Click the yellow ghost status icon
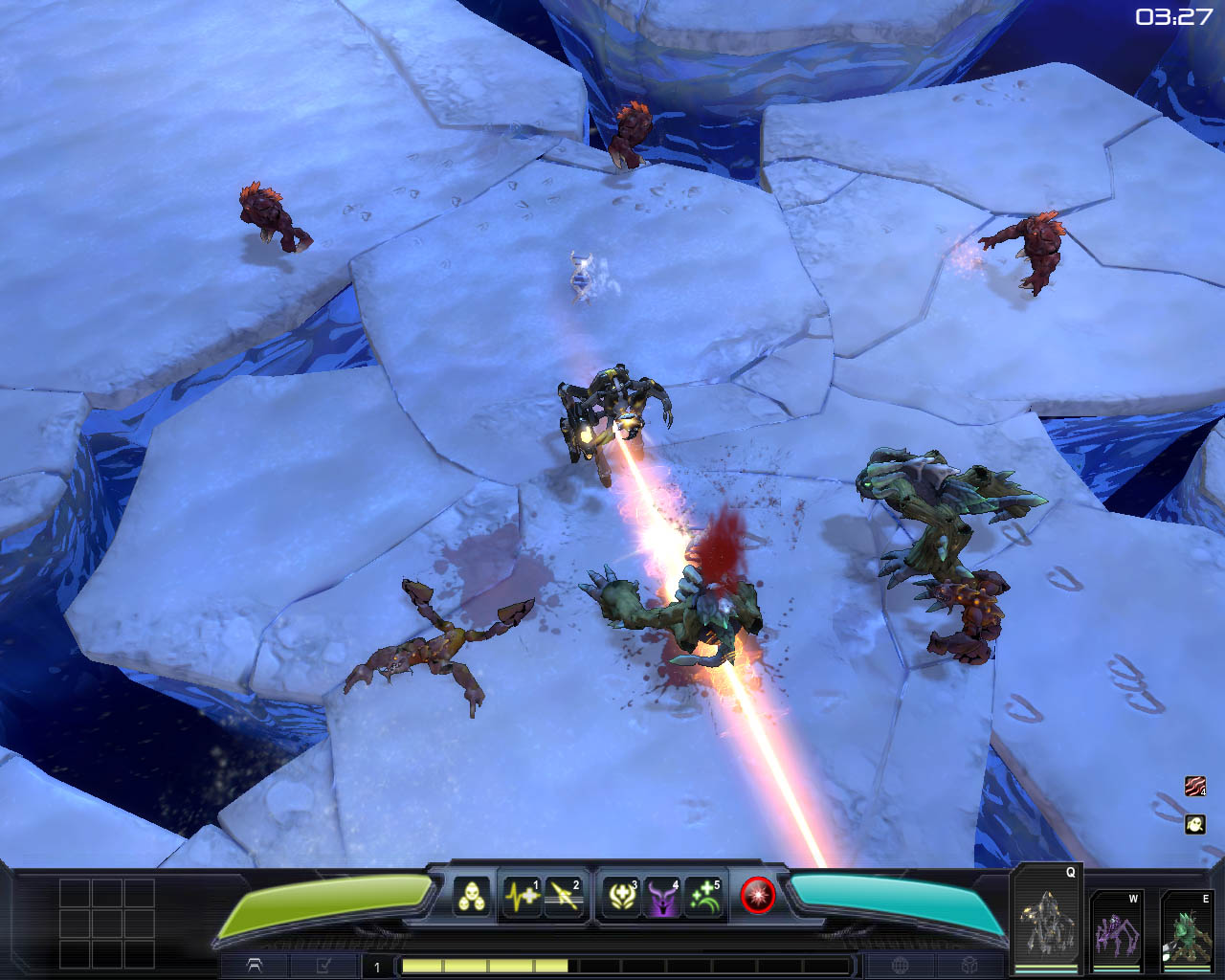Image resolution: width=1225 pixels, height=980 pixels. [1194, 824]
